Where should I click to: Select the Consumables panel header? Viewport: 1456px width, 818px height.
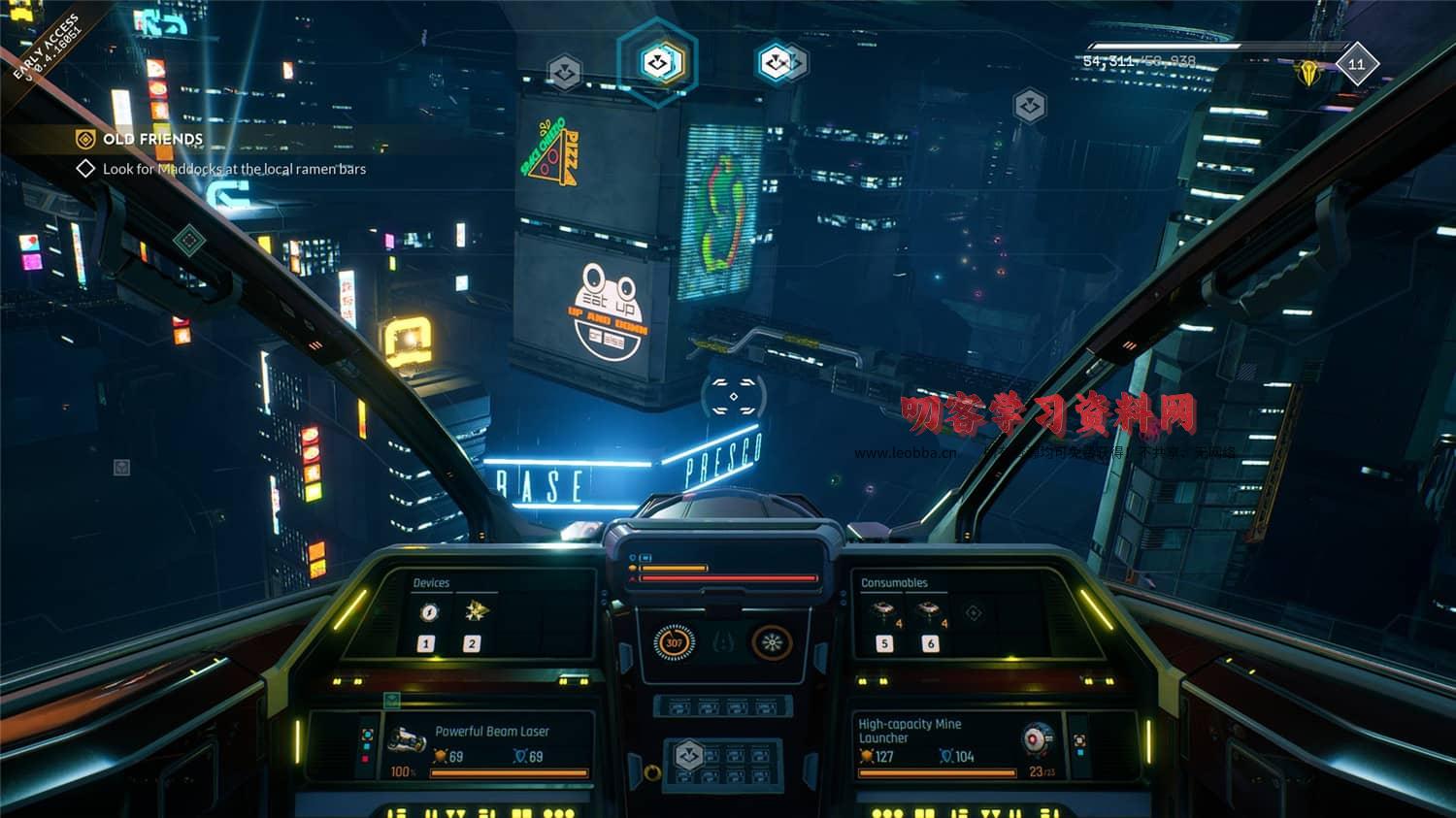895,582
